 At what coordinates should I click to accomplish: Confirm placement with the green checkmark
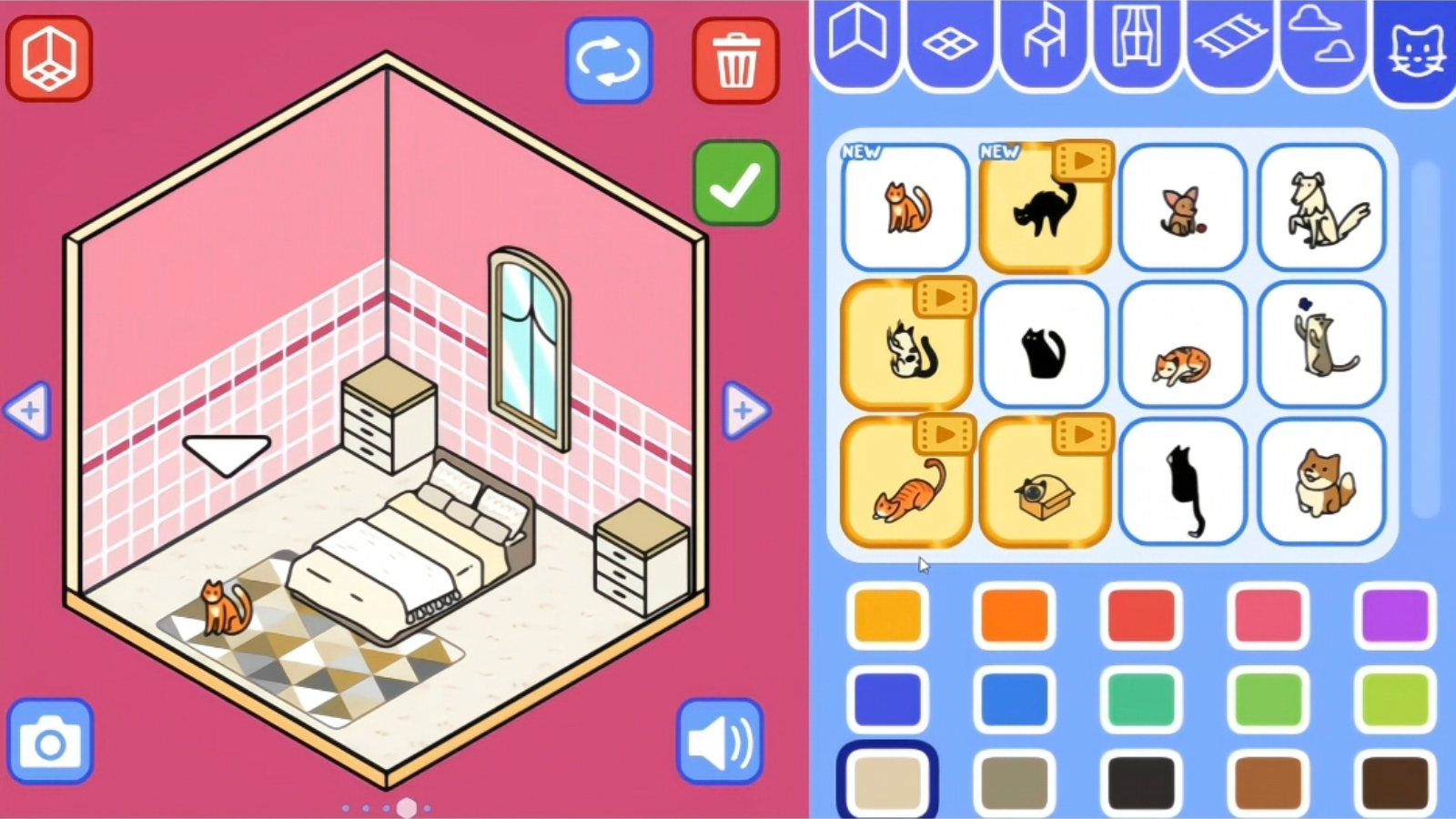click(735, 181)
